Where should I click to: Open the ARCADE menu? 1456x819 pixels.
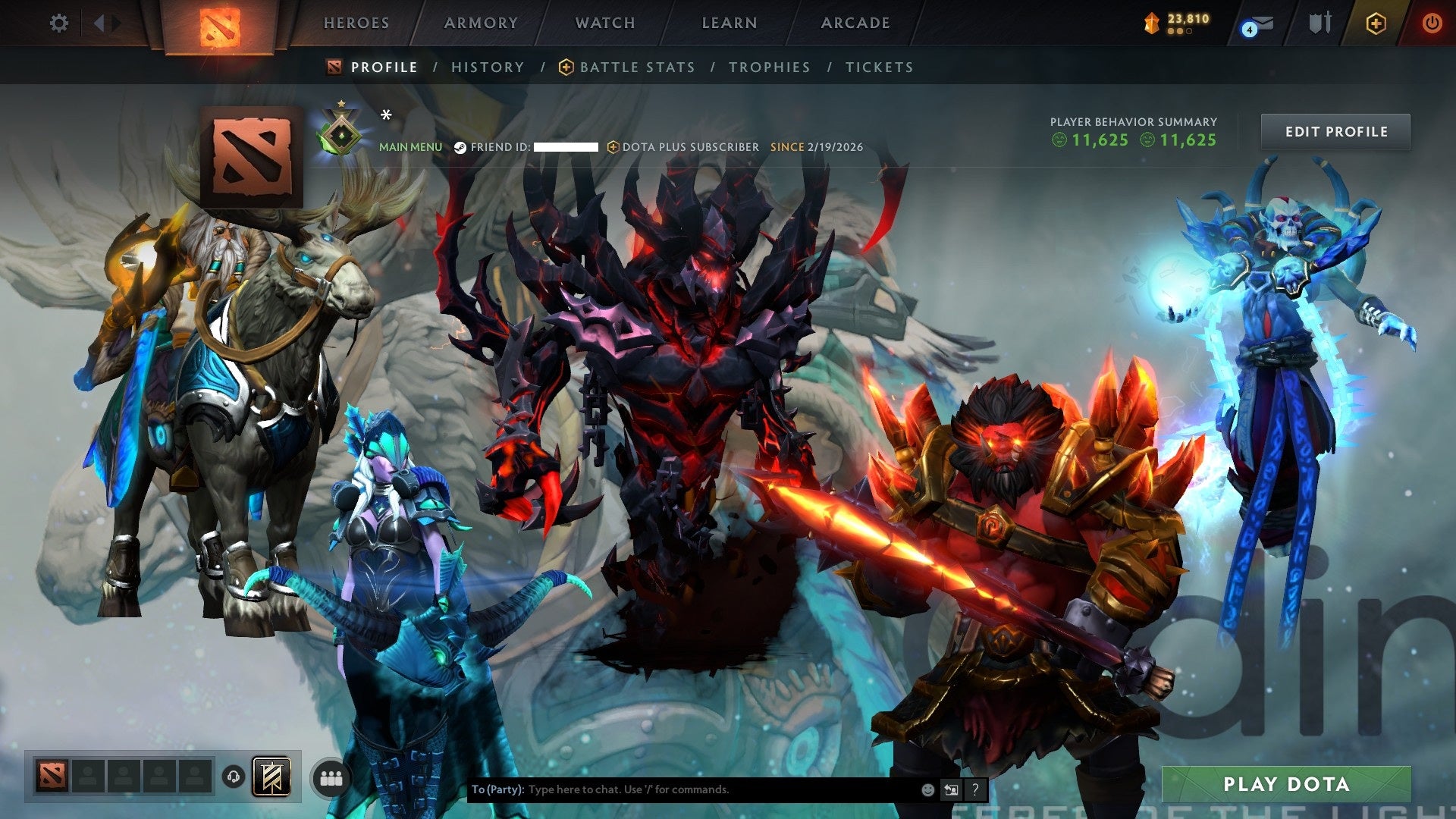(855, 23)
